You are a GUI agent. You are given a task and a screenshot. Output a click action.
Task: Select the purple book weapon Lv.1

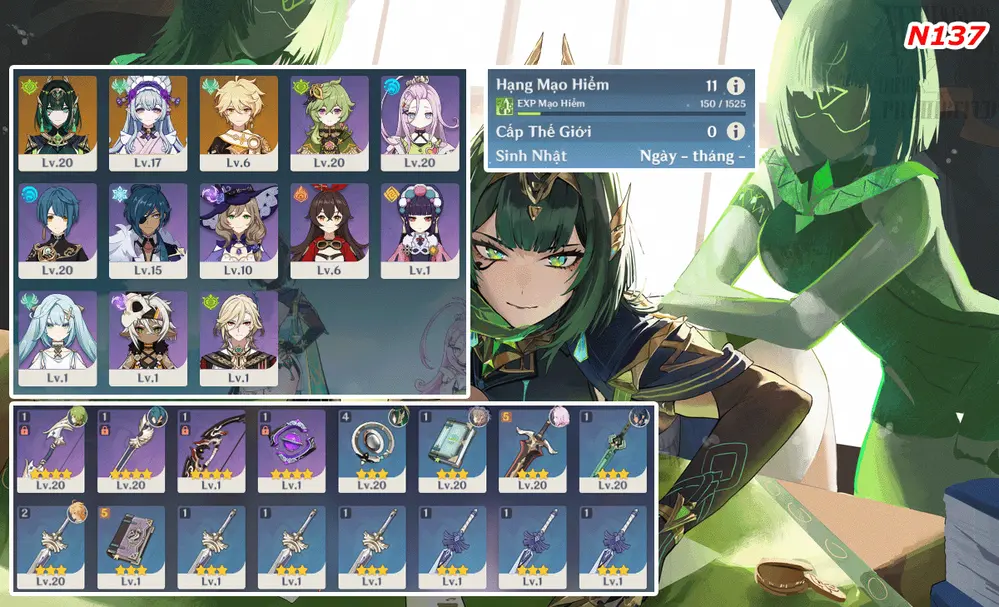click(x=136, y=546)
